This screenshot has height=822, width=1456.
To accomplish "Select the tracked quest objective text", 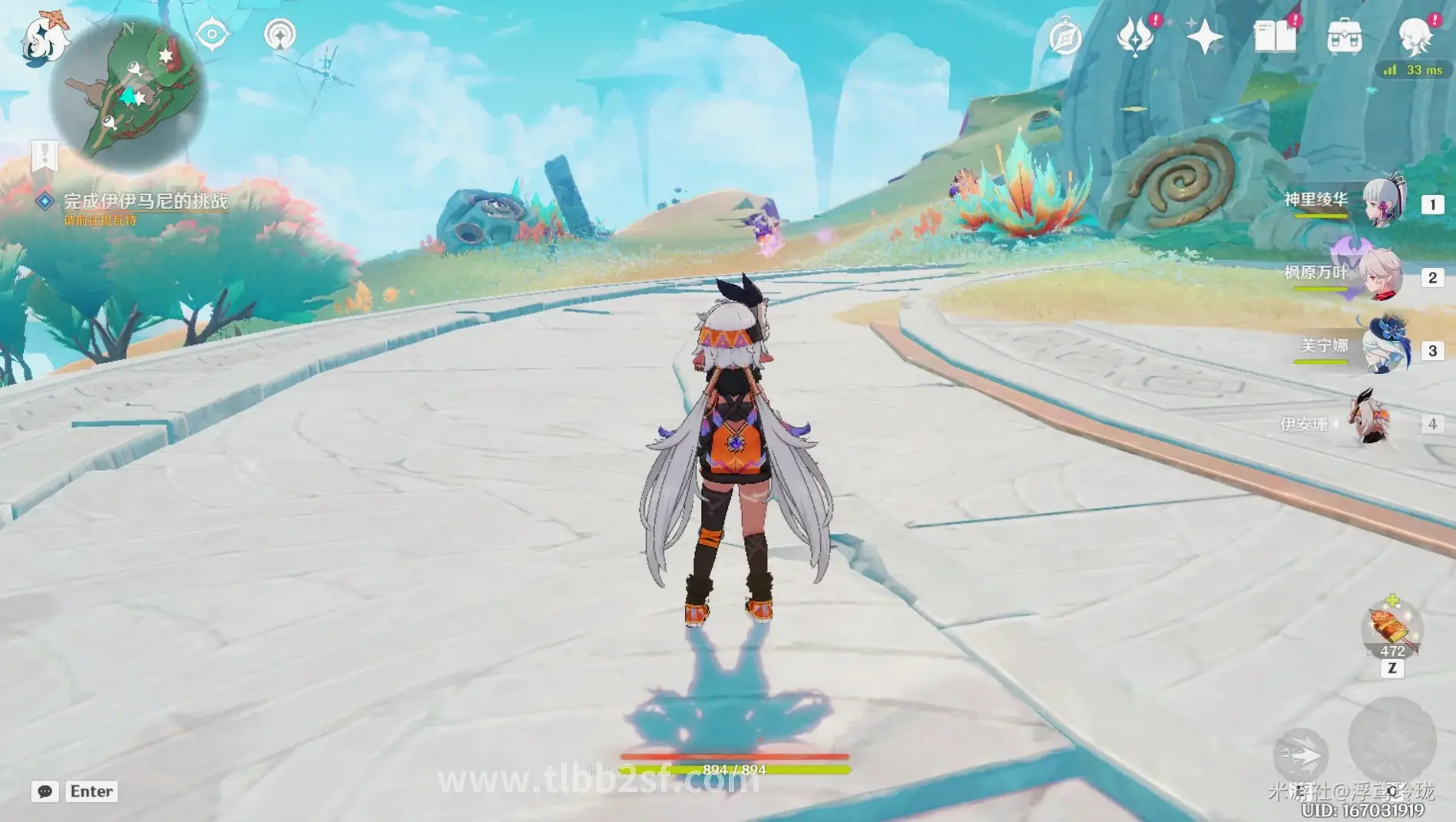I will (x=145, y=201).
